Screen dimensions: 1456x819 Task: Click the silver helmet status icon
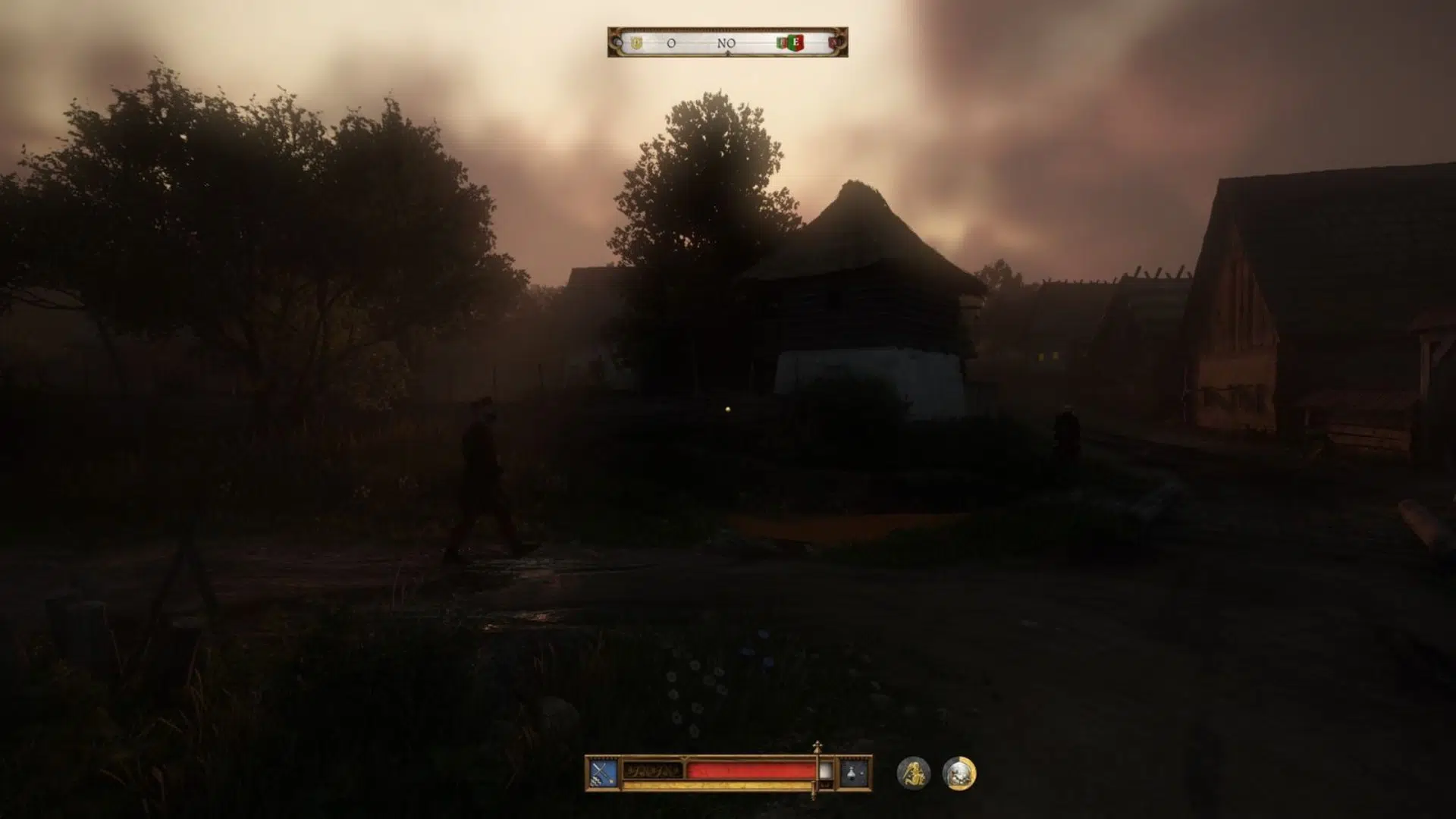click(x=959, y=773)
